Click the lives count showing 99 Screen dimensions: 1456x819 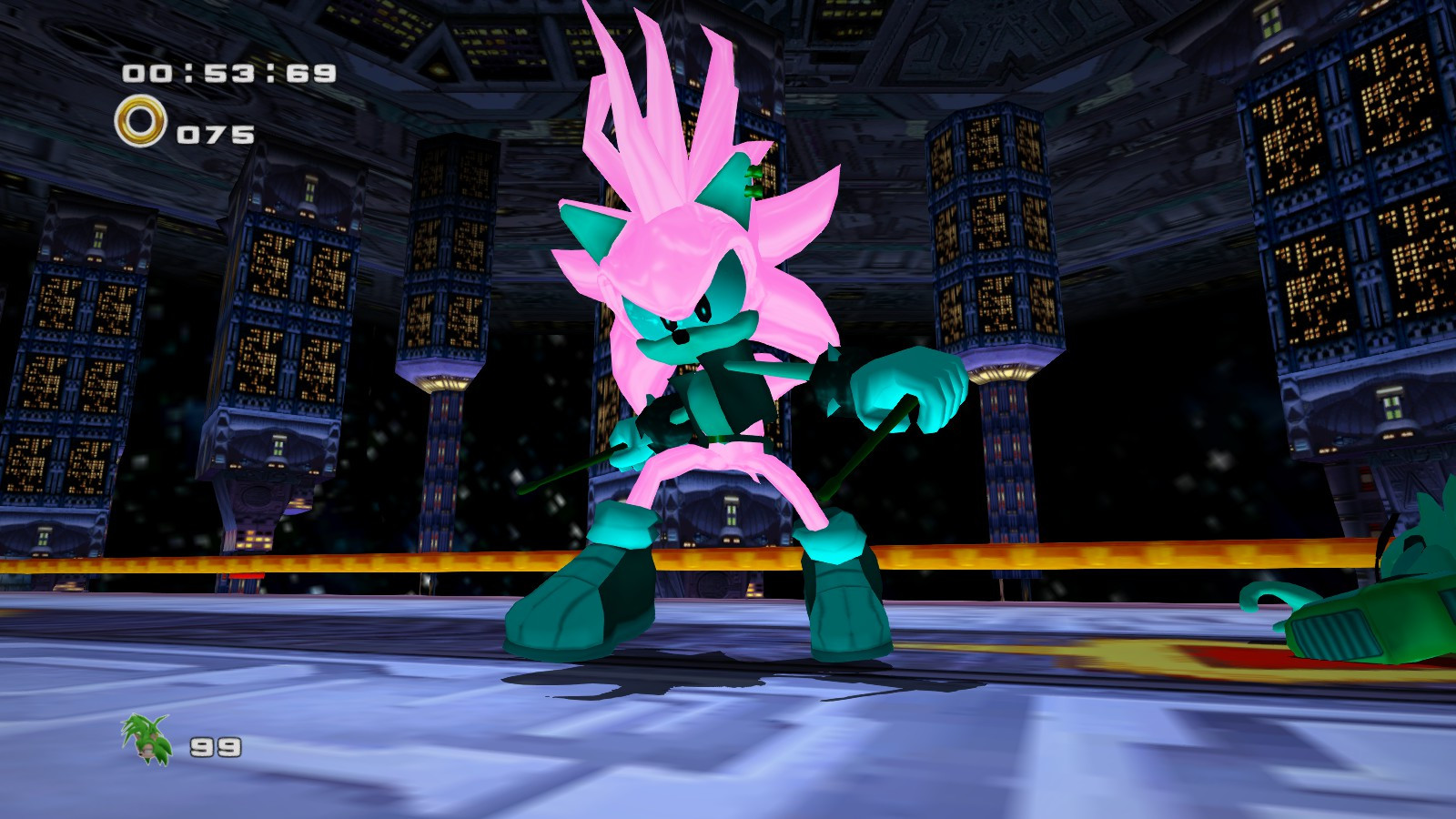[211, 748]
